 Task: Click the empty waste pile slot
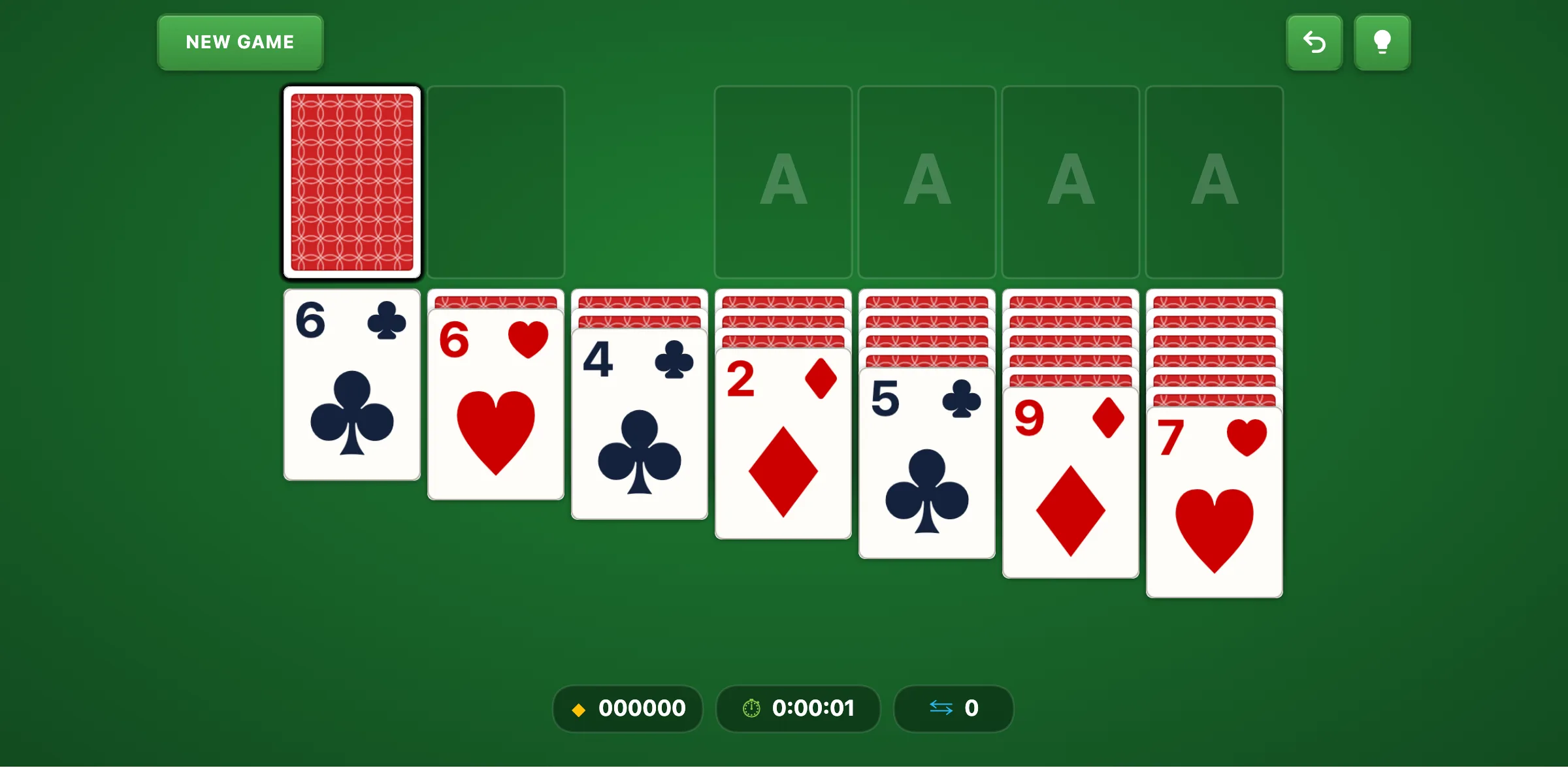click(x=496, y=182)
